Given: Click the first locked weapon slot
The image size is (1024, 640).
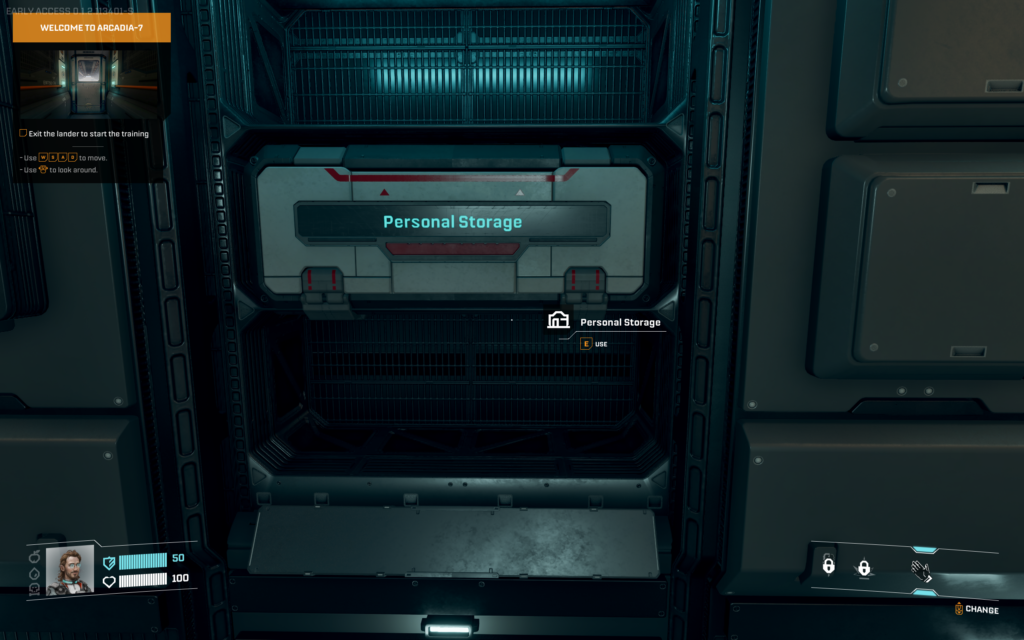Looking at the screenshot, I should click(828, 566).
